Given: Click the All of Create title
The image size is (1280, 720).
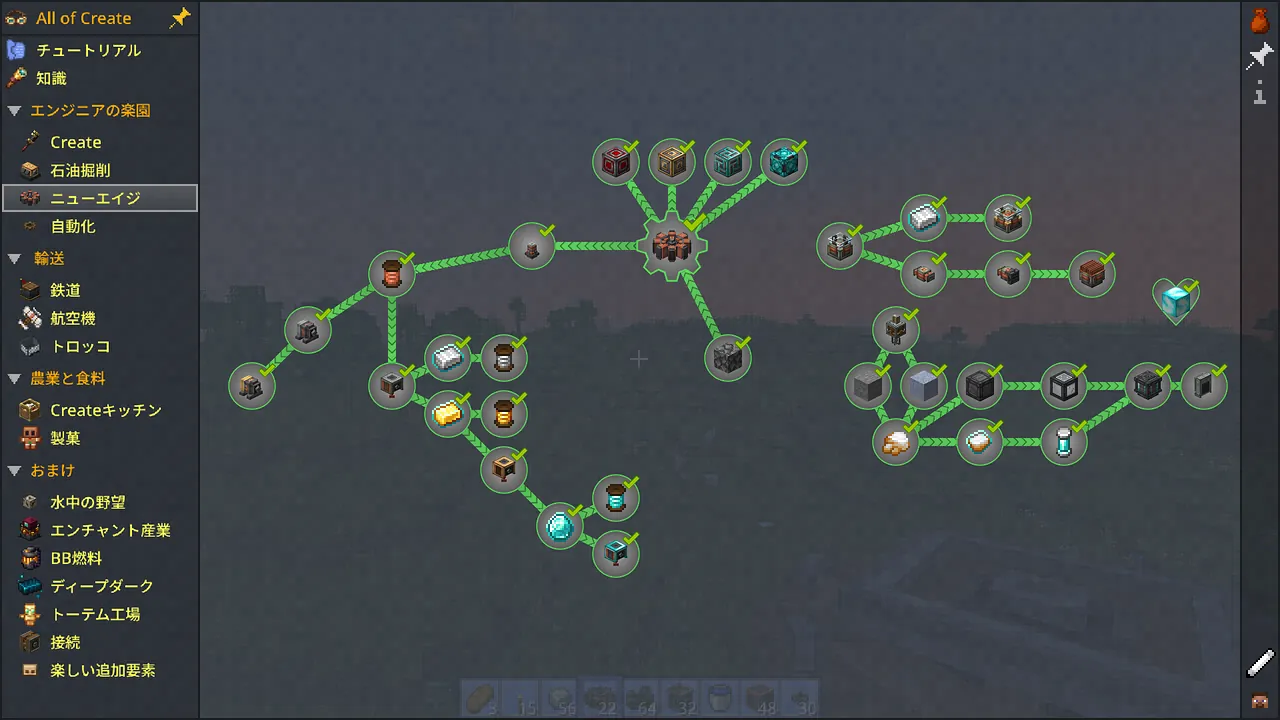Looking at the screenshot, I should tap(83, 17).
